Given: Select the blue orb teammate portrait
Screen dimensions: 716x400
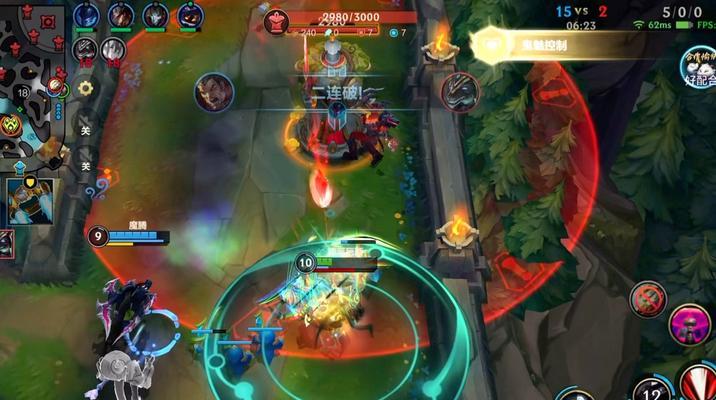Looking at the screenshot, I should (x=86, y=16).
